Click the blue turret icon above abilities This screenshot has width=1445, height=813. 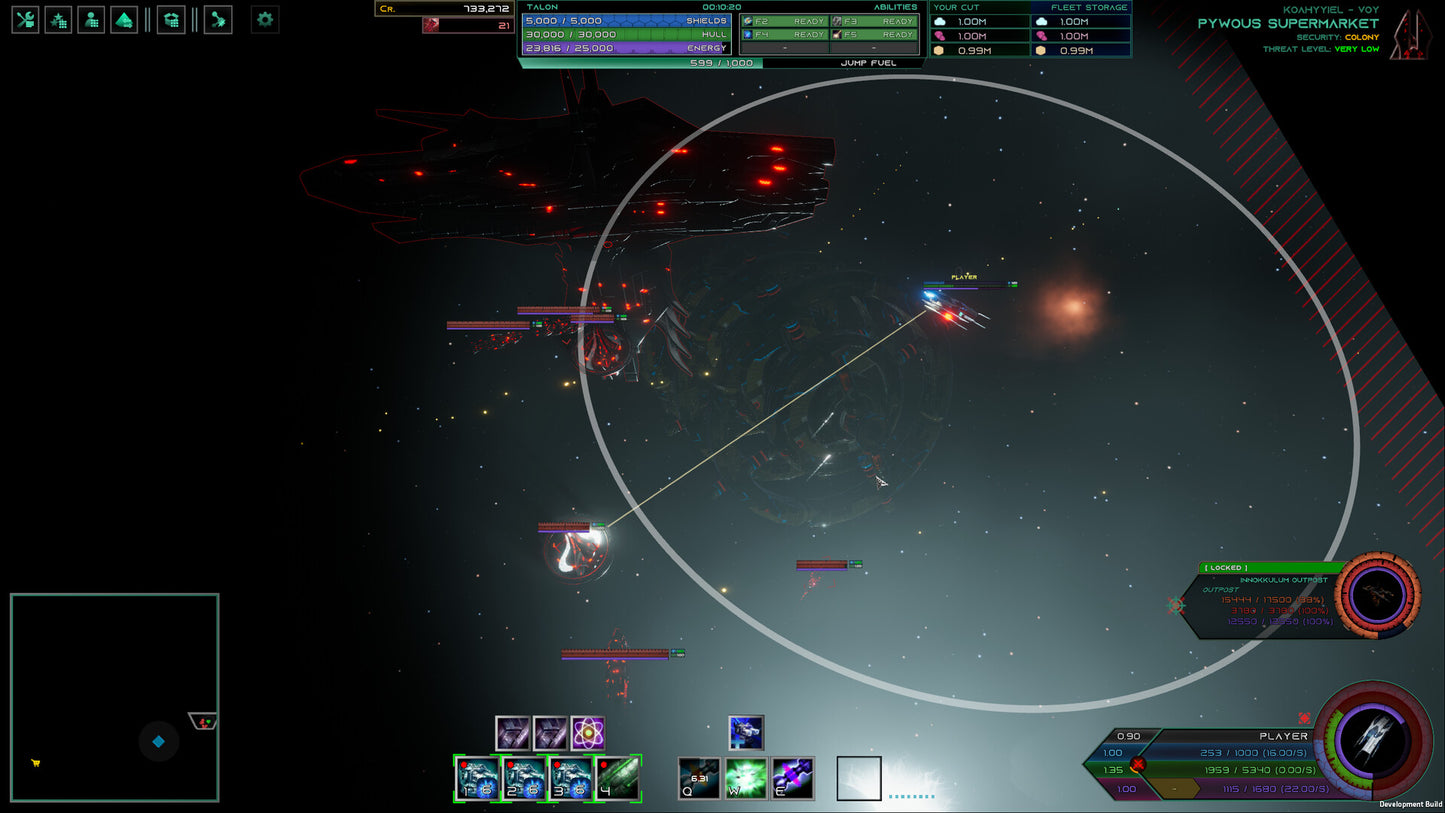pos(746,732)
